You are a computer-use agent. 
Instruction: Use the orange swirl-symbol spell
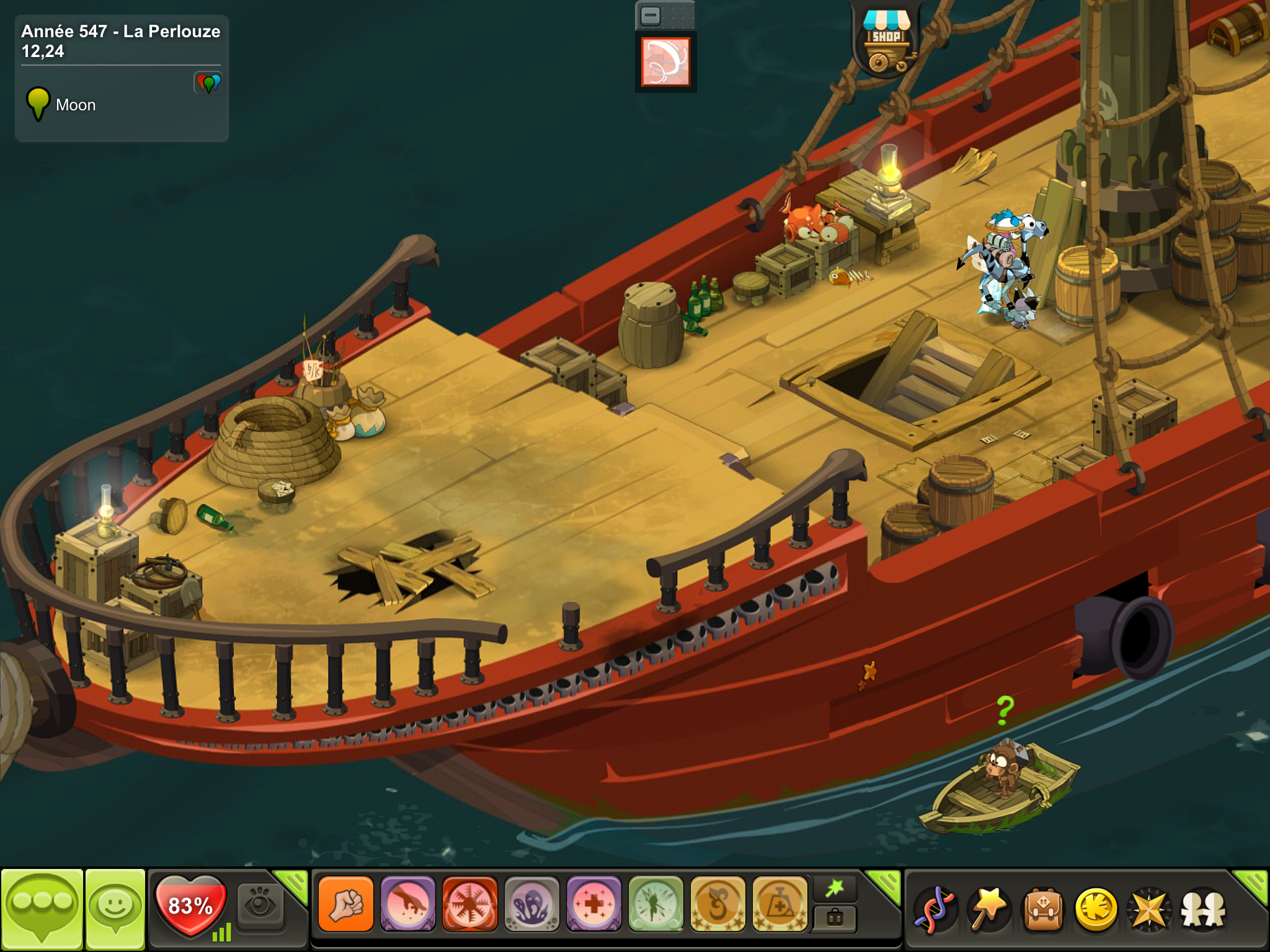[718, 904]
